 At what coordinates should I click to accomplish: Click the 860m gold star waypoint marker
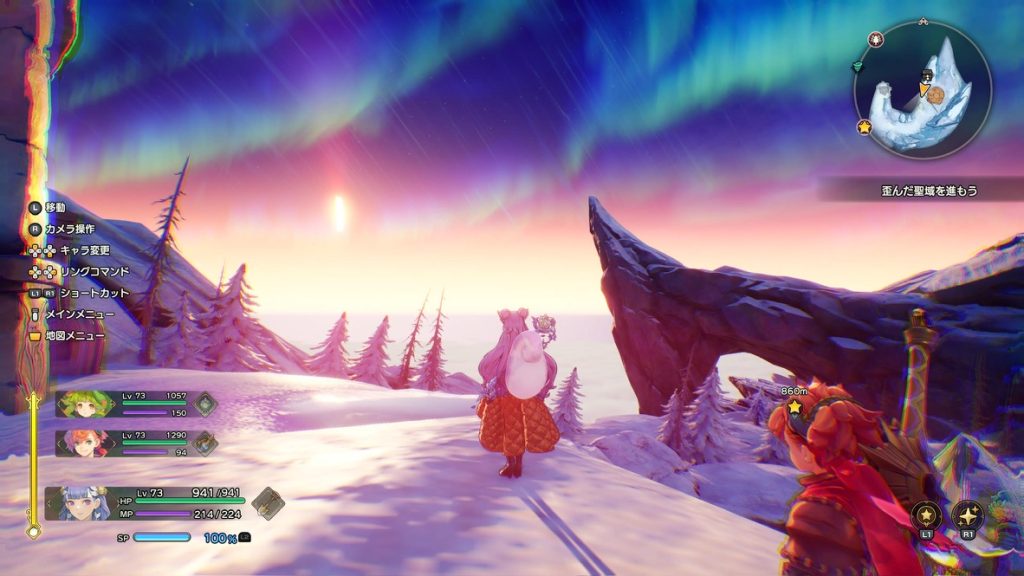(x=795, y=407)
